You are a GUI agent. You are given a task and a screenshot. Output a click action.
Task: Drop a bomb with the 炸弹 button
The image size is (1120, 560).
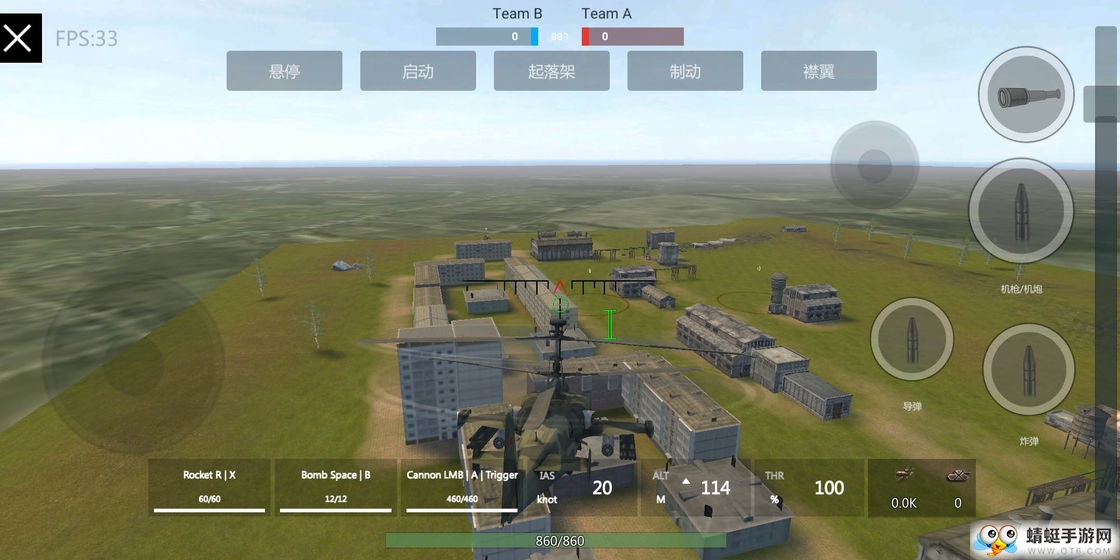1028,370
